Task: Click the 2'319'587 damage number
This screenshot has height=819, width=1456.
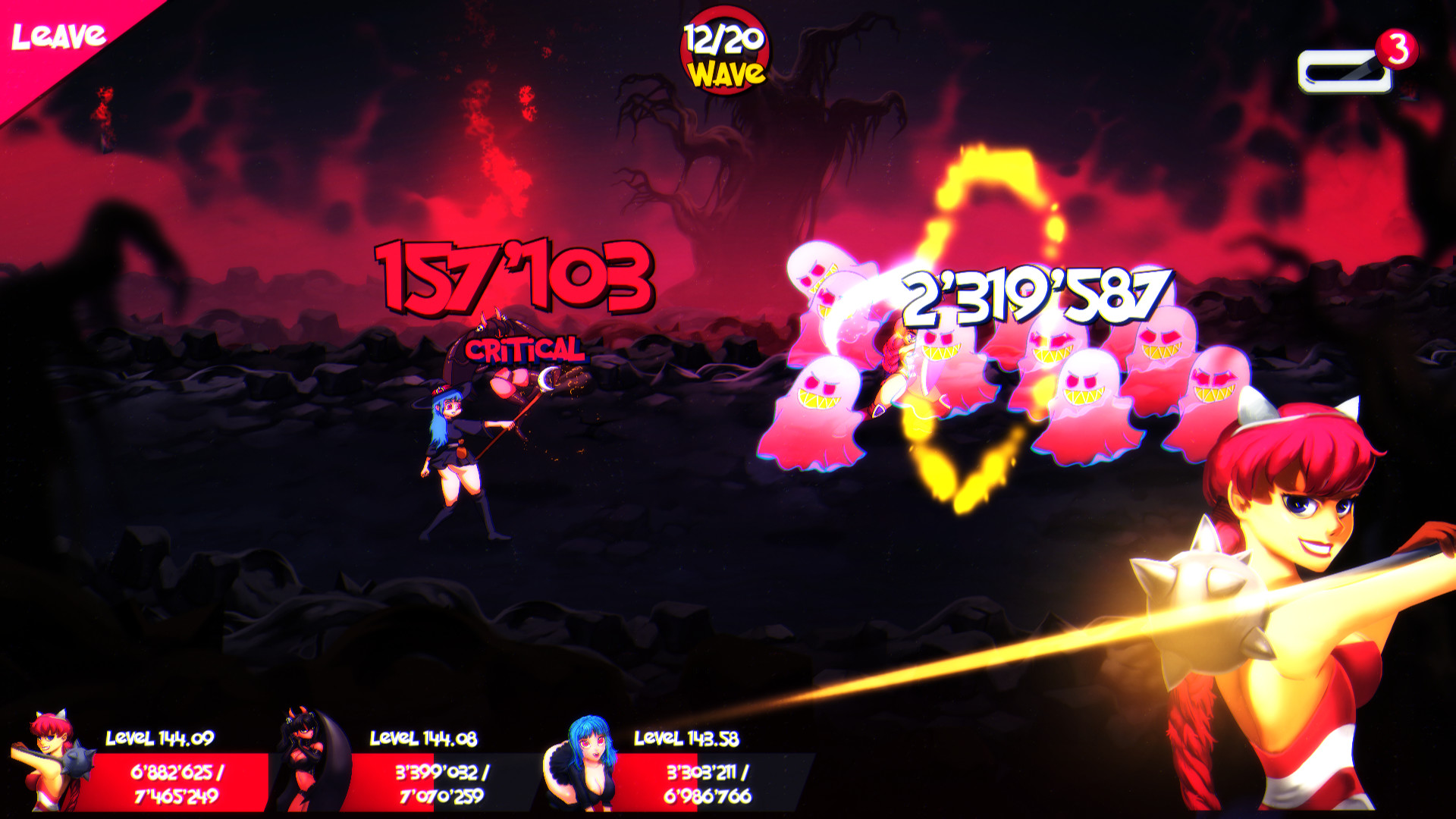Action: pos(1031,296)
